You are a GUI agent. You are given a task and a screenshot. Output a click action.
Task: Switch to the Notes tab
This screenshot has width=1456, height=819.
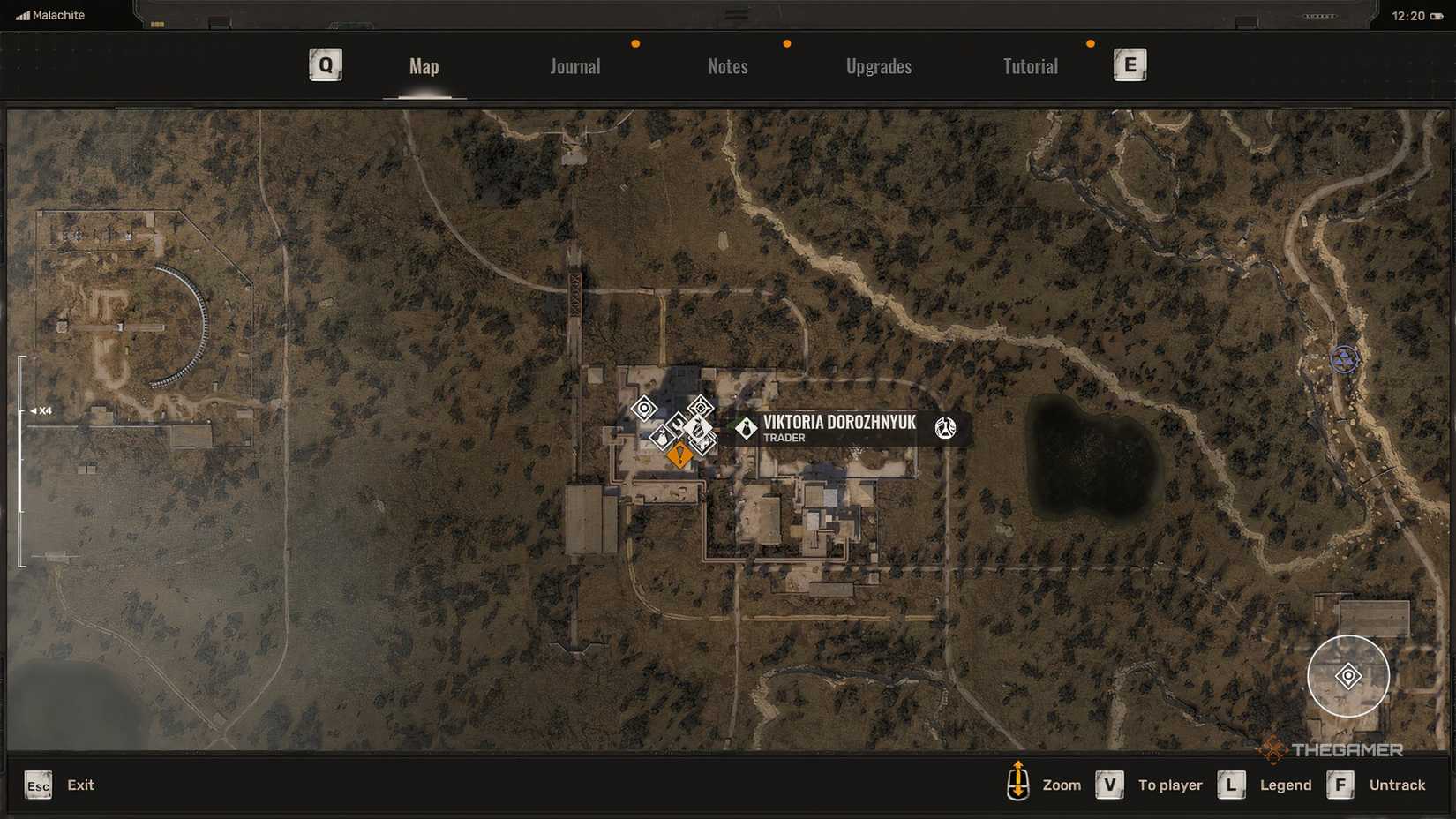[x=727, y=65]
